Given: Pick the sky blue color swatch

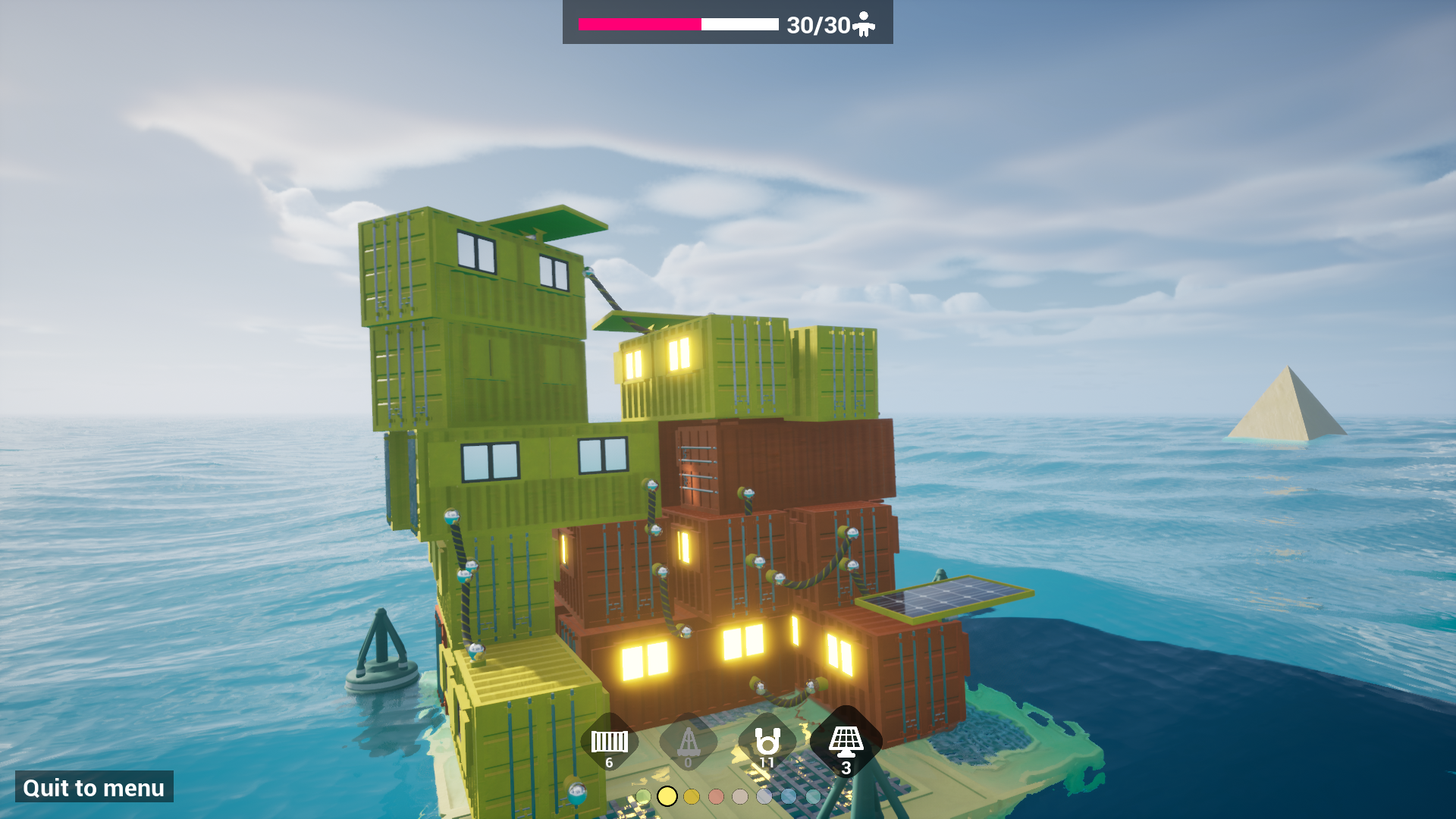Looking at the screenshot, I should pyautogui.click(x=789, y=796).
